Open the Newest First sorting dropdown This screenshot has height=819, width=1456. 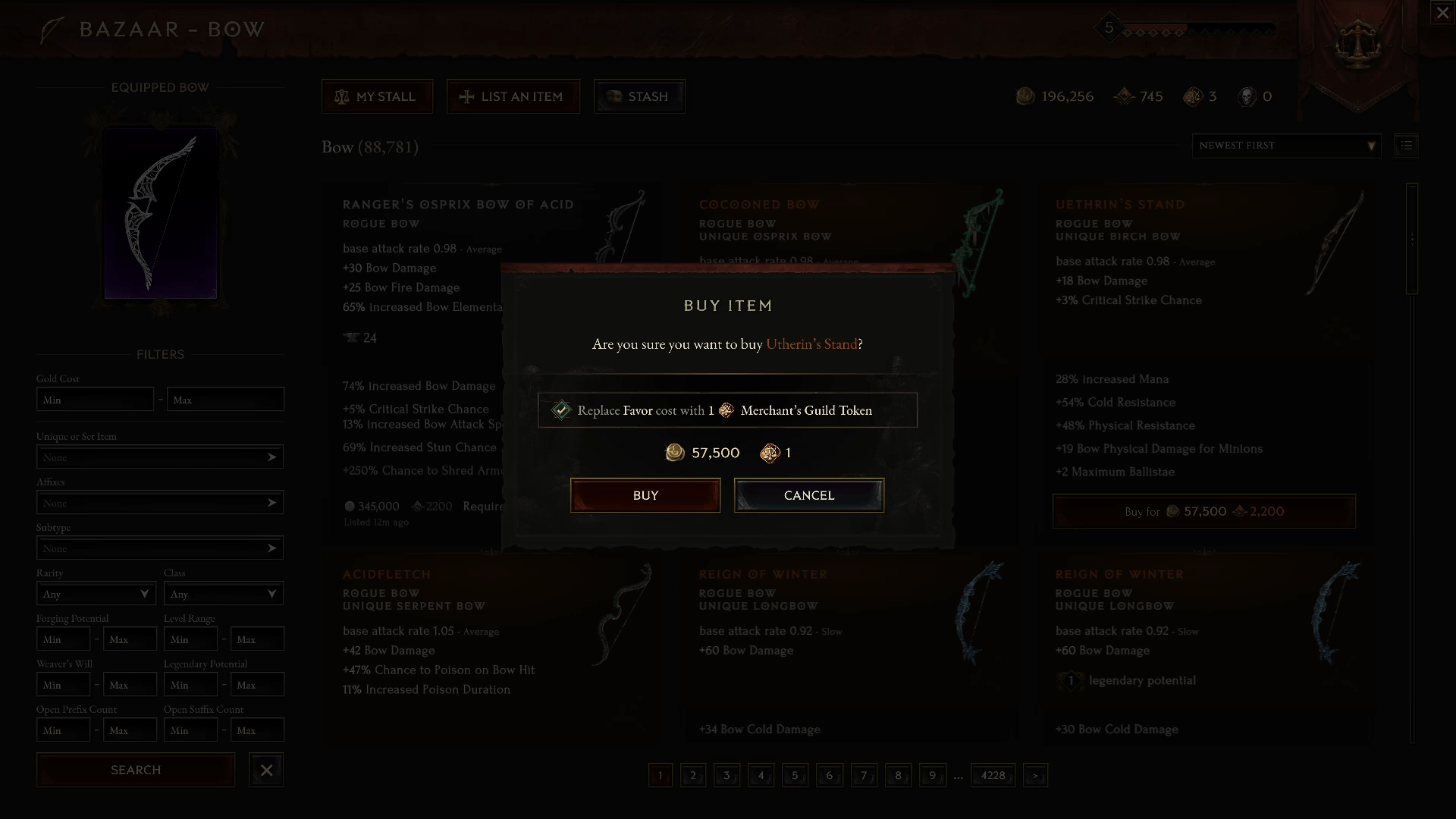1285,146
